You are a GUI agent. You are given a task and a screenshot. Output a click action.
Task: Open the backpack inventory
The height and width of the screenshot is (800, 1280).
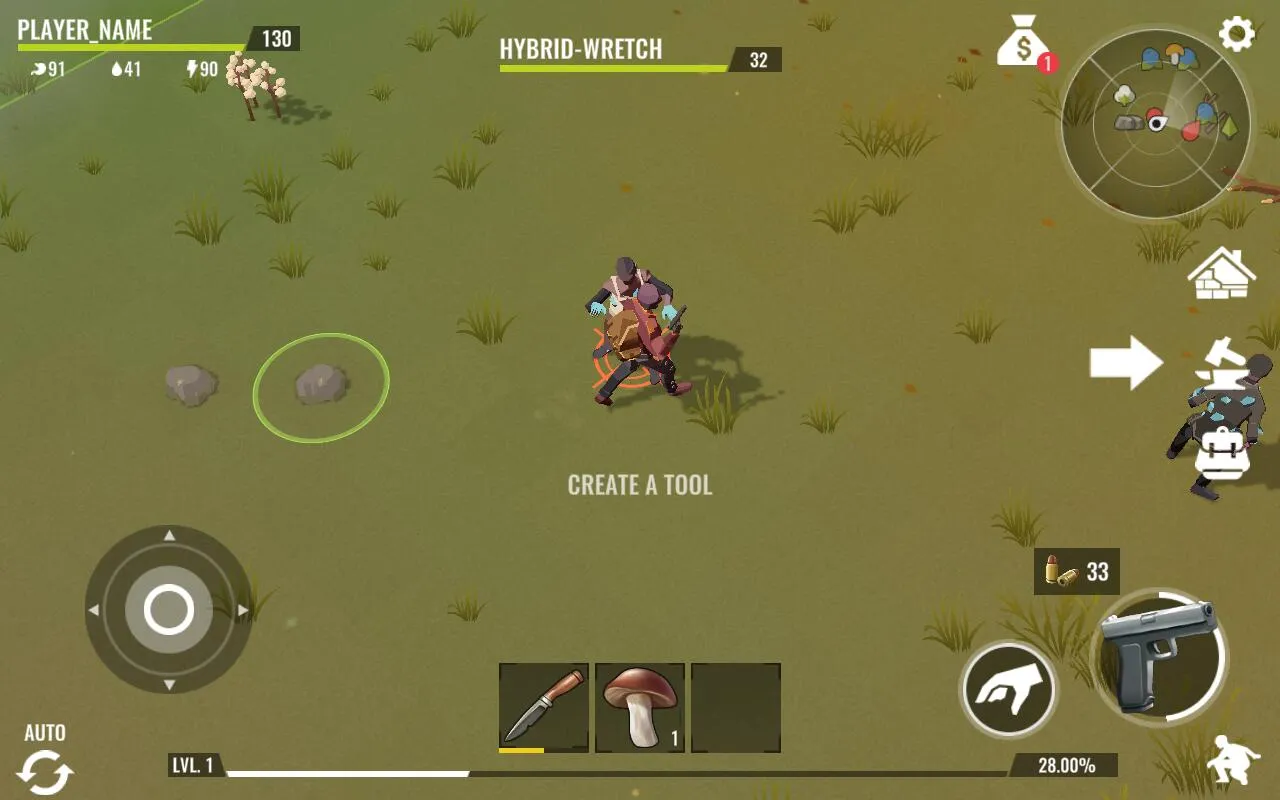pyautogui.click(x=1222, y=453)
